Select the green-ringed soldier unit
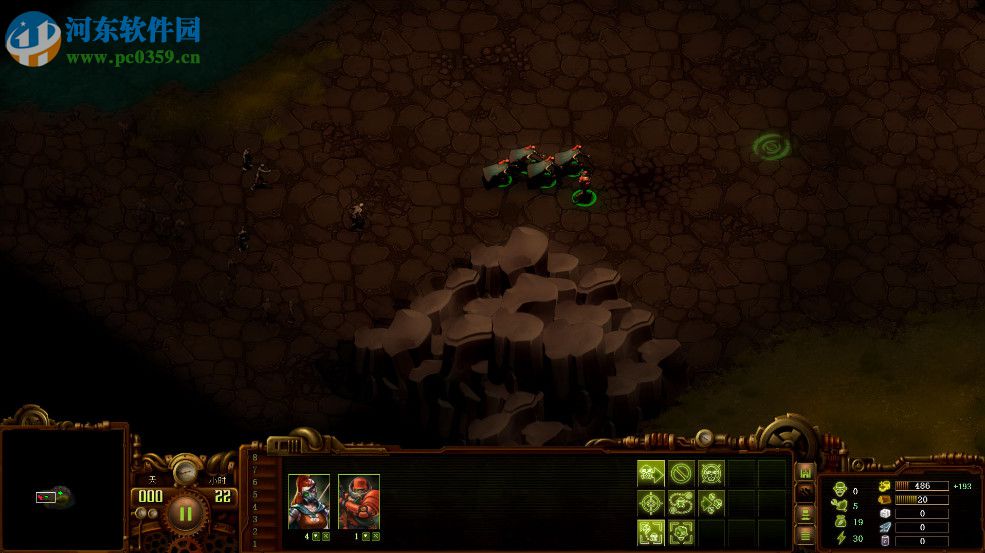This screenshot has height=553, width=985. click(584, 188)
